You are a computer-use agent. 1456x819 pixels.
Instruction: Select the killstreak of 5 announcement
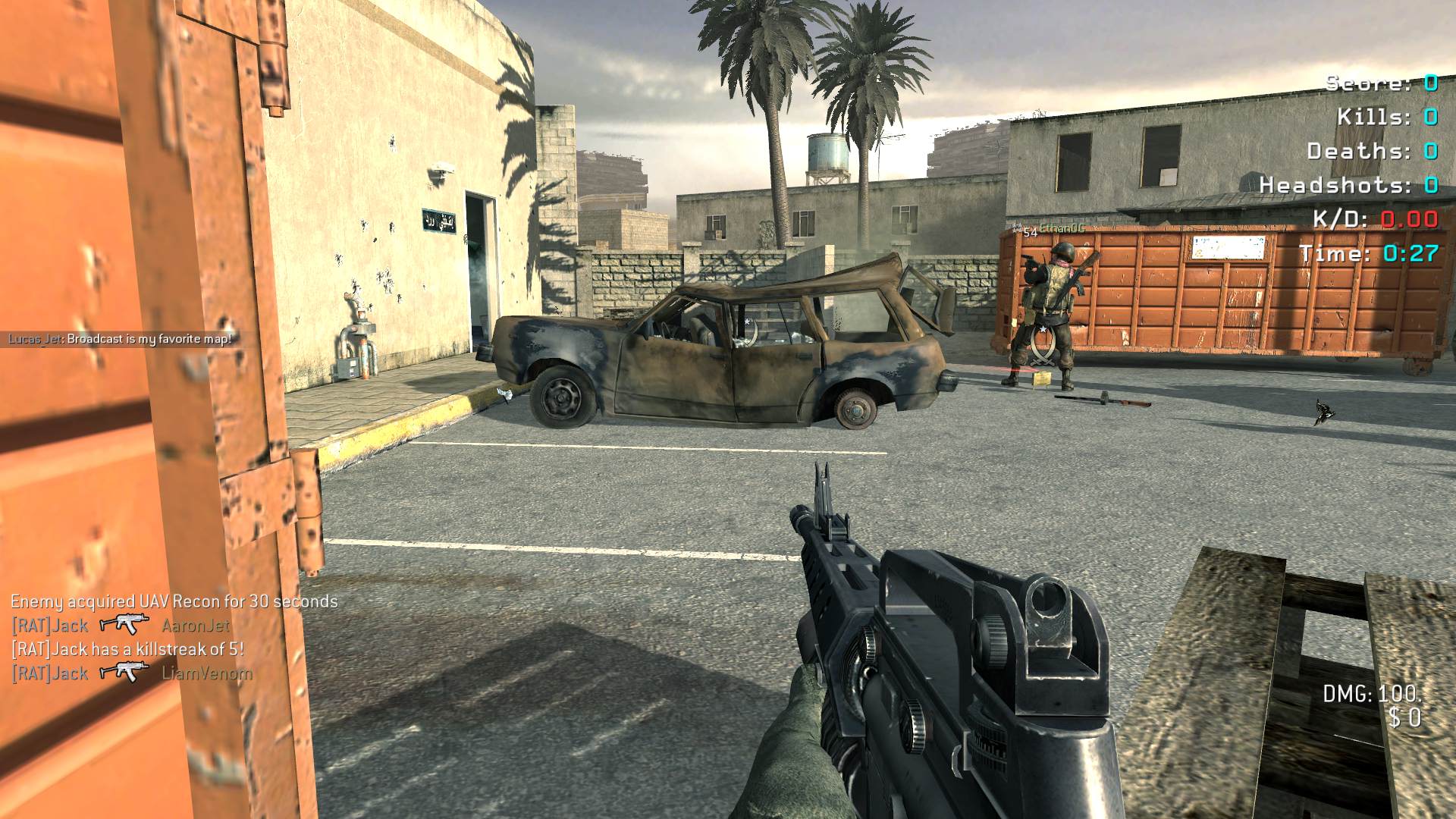(x=127, y=649)
